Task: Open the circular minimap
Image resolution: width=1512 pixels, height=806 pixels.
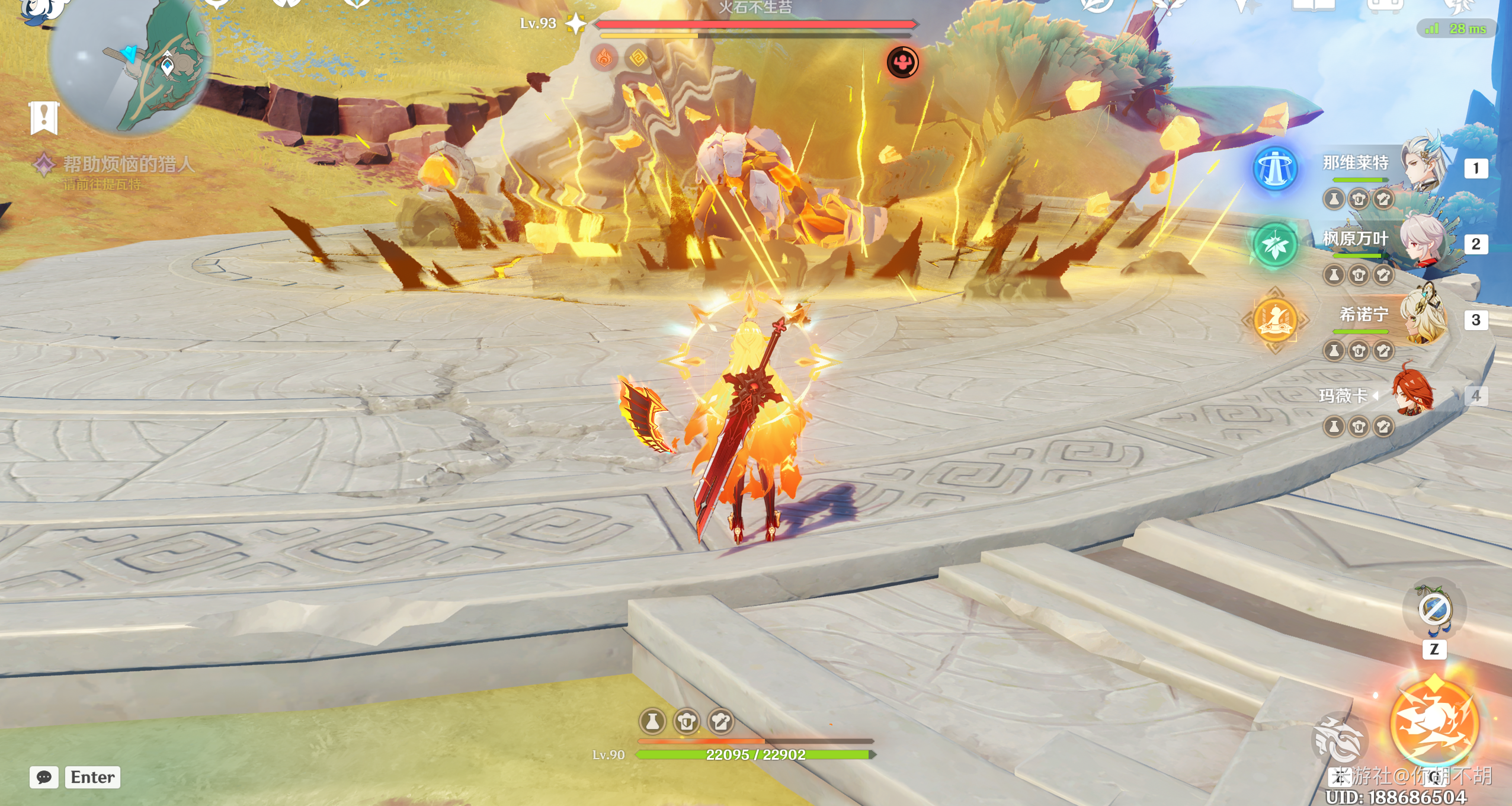Action: tap(132, 64)
